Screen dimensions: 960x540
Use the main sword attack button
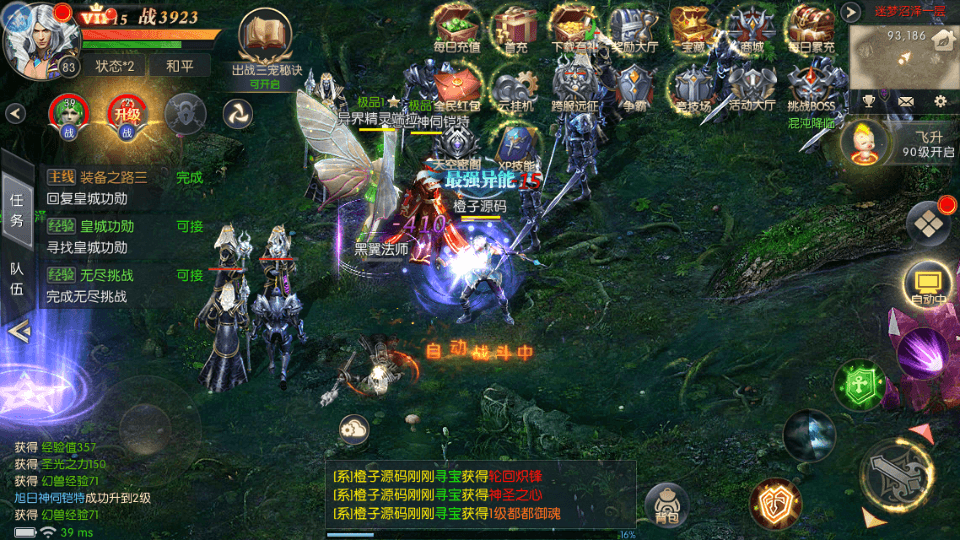click(896, 474)
